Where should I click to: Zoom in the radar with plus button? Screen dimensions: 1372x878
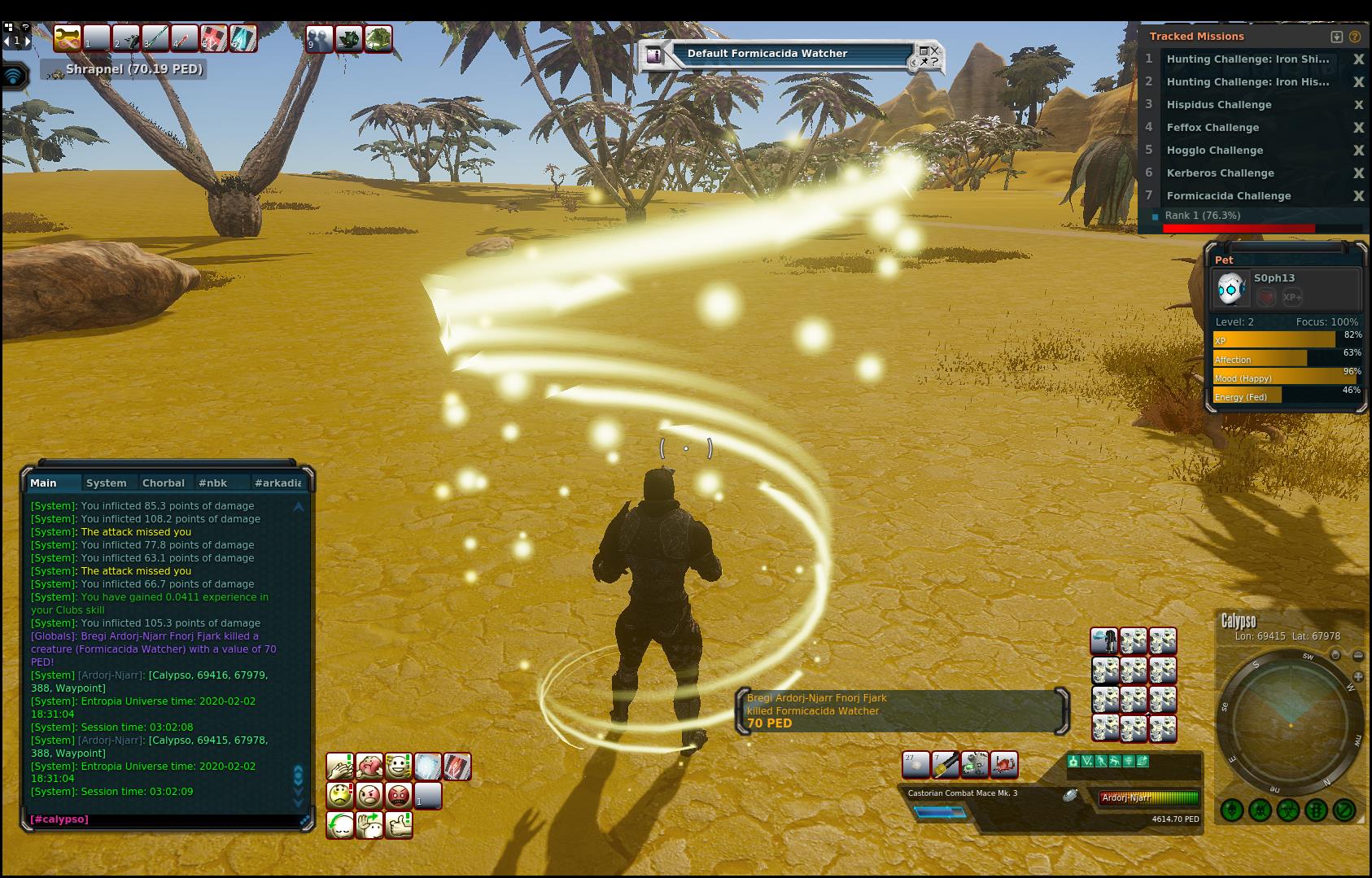tap(1358, 676)
